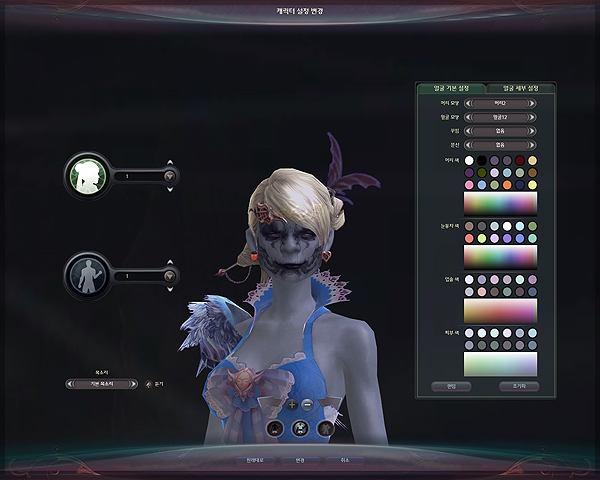Viewport: 600px width, 480px height.
Task: Click the 원래대로 revert button
Action: point(254,460)
